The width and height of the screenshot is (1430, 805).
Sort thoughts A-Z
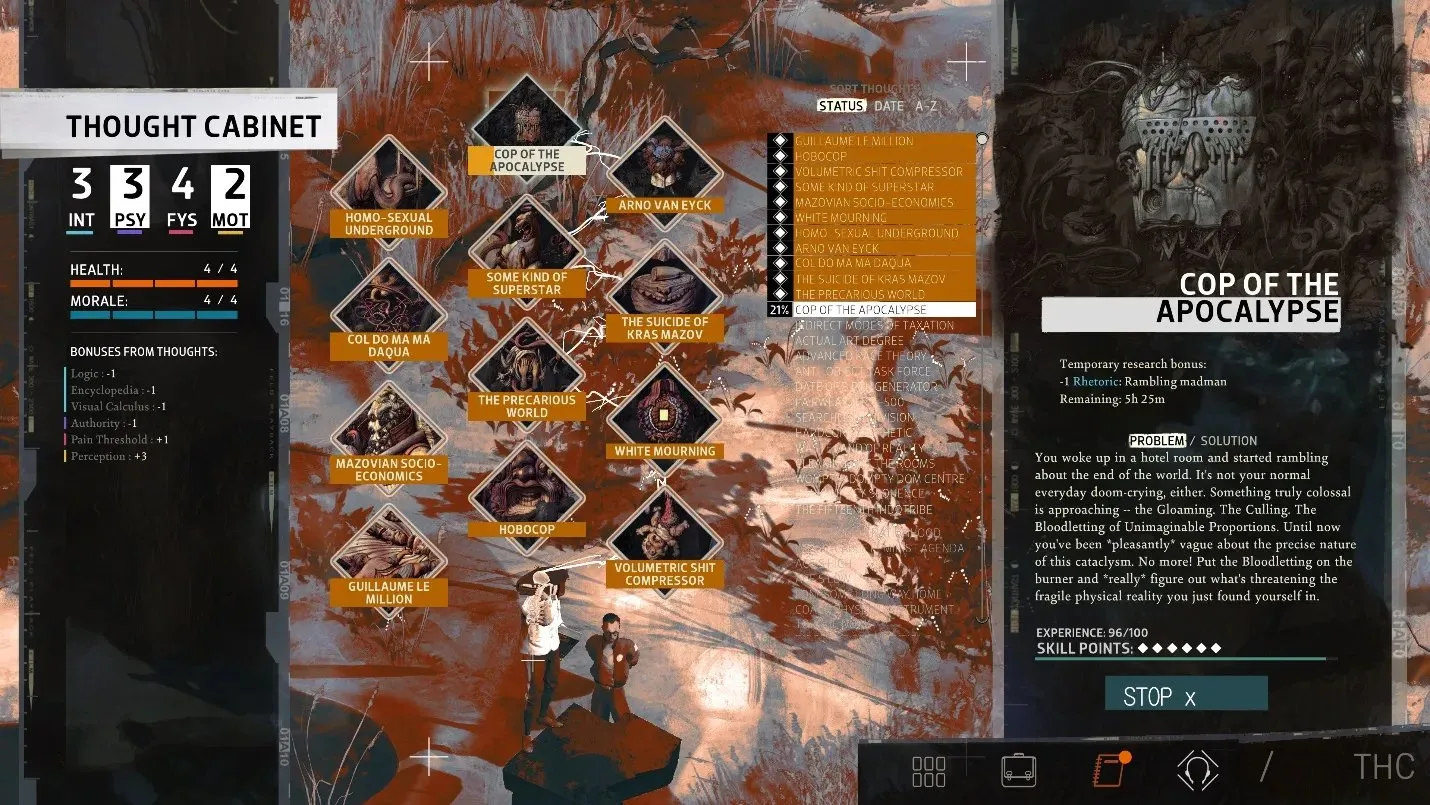click(x=926, y=106)
